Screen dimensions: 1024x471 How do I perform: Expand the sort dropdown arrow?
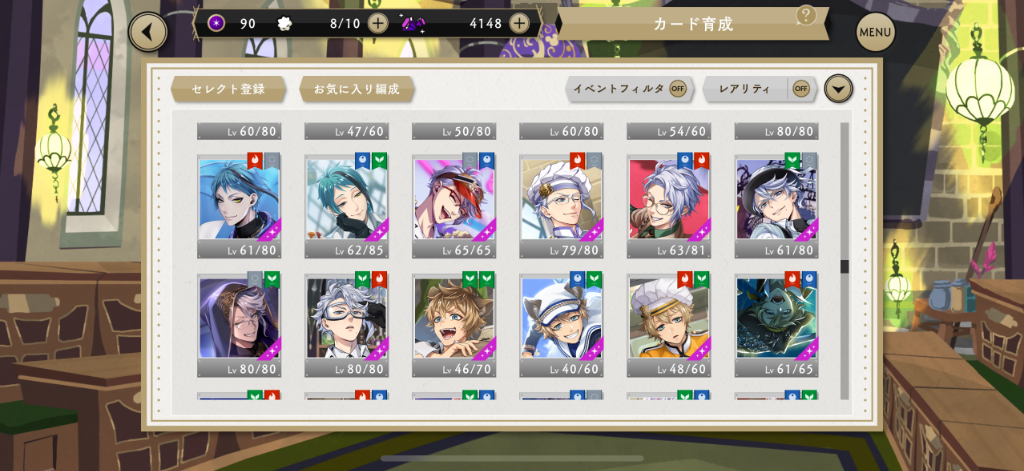839,89
